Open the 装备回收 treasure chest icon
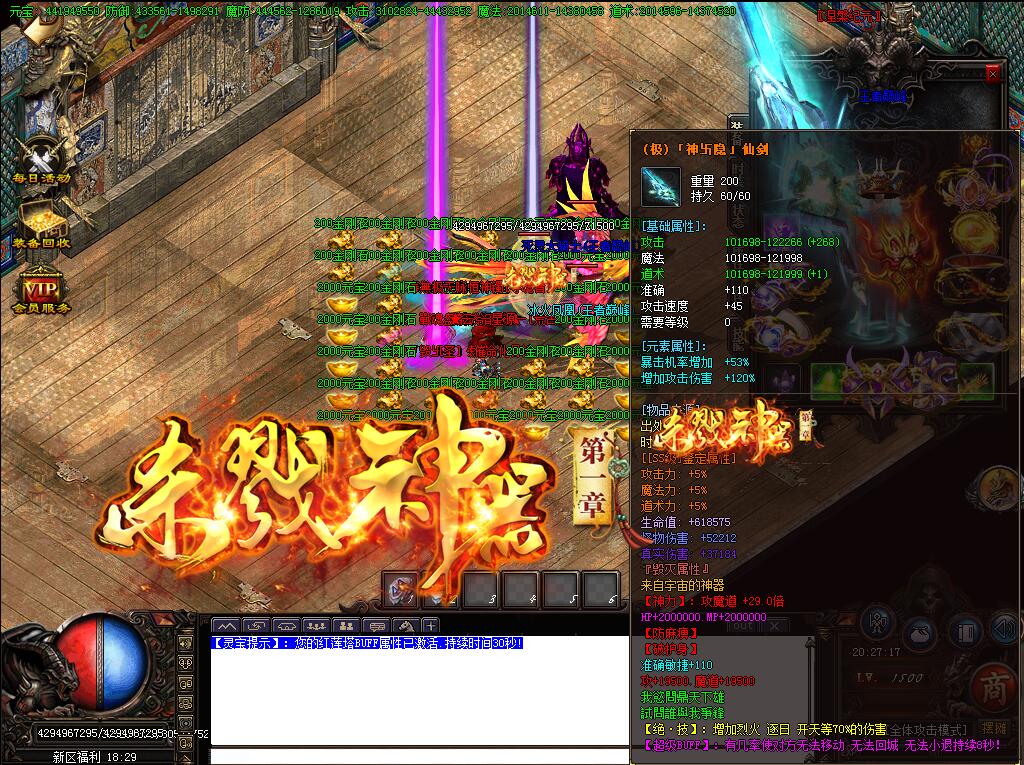 point(41,220)
